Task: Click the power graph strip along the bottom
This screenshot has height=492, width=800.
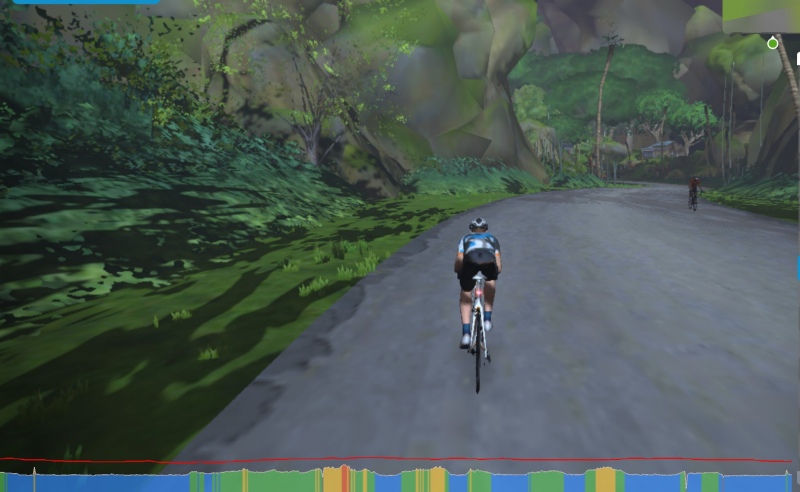Action: [x=400, y=480]
